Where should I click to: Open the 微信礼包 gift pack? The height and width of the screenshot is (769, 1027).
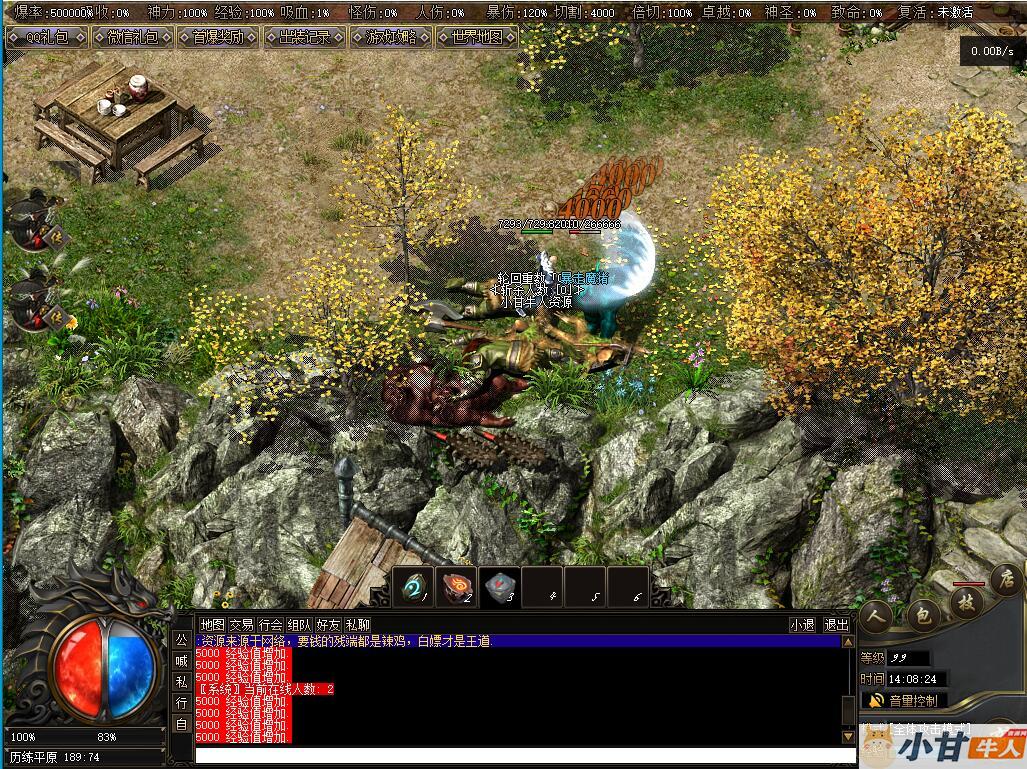coord(132,38)
